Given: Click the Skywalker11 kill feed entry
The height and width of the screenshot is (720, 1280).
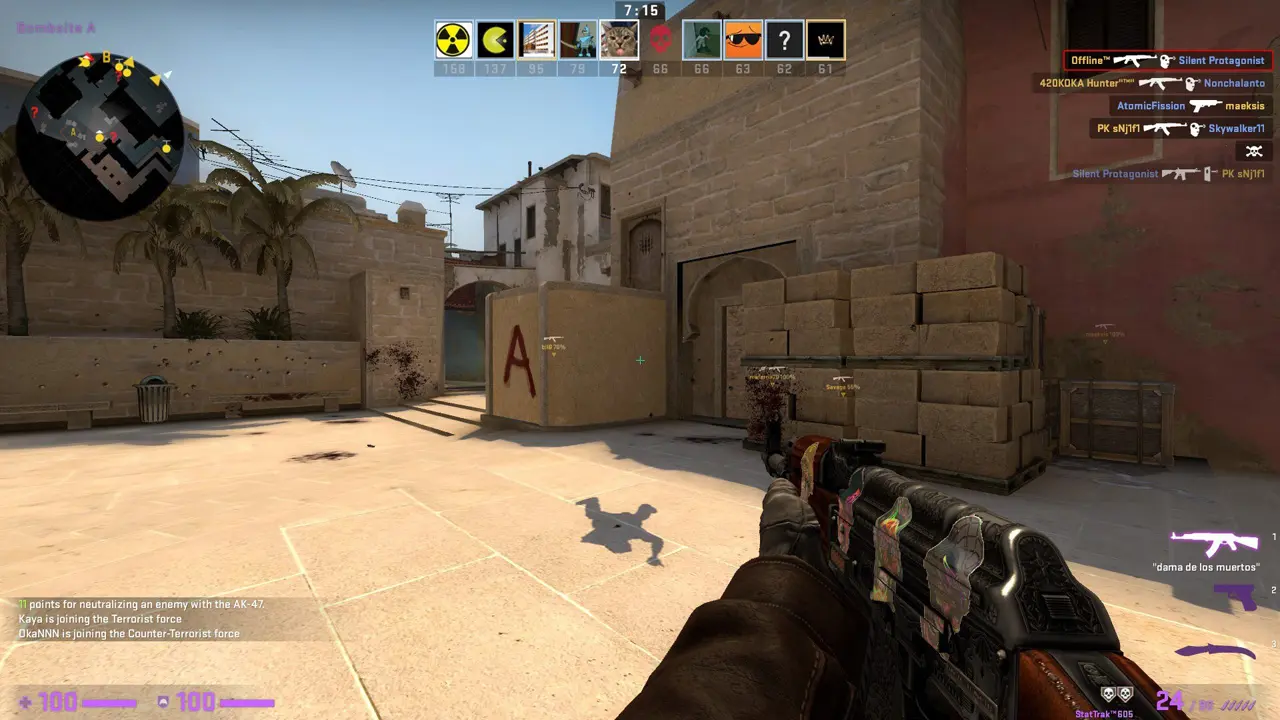Looking at the screenshot, I should click(1180, 129).
